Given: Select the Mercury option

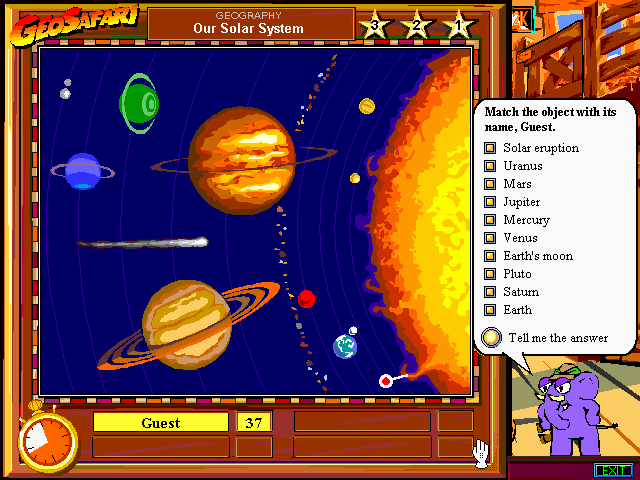Looking at the screenshot, I should (490, 220).
